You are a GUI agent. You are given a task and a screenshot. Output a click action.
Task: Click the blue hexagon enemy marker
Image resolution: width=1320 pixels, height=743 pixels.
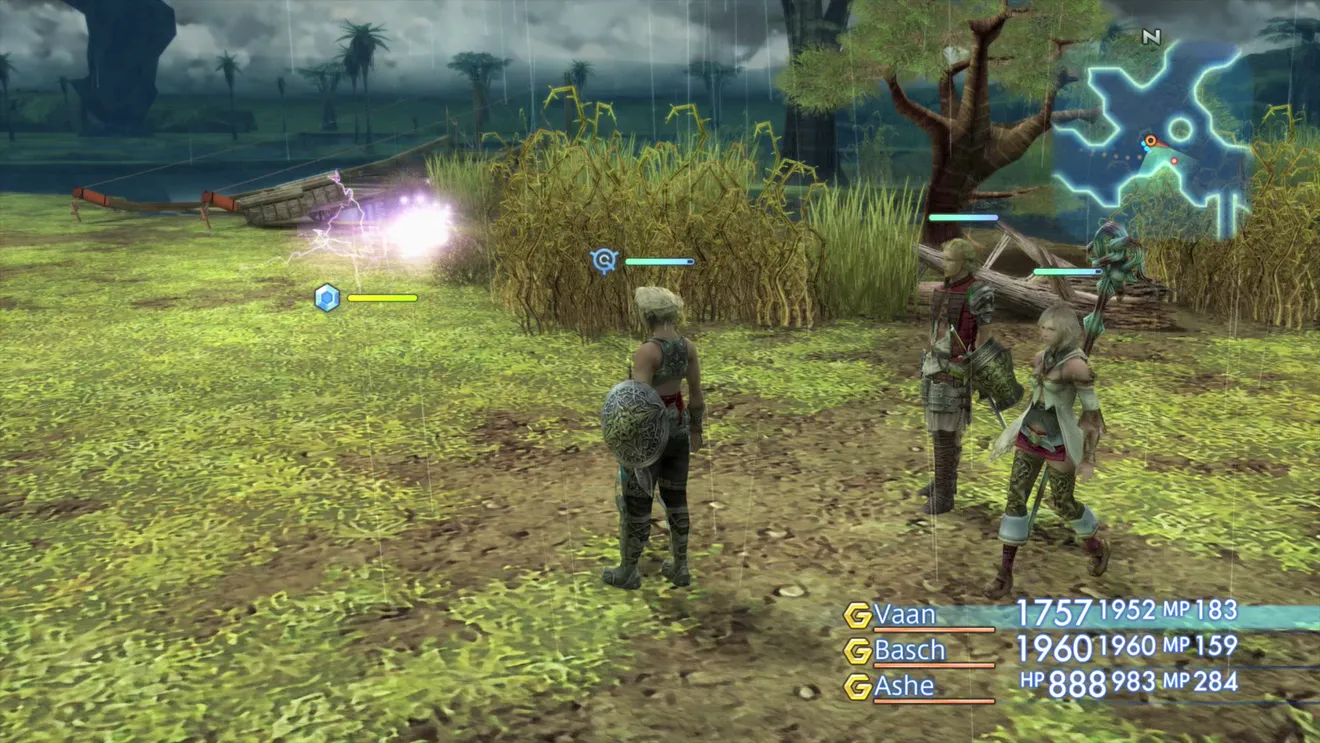(327, 298)
